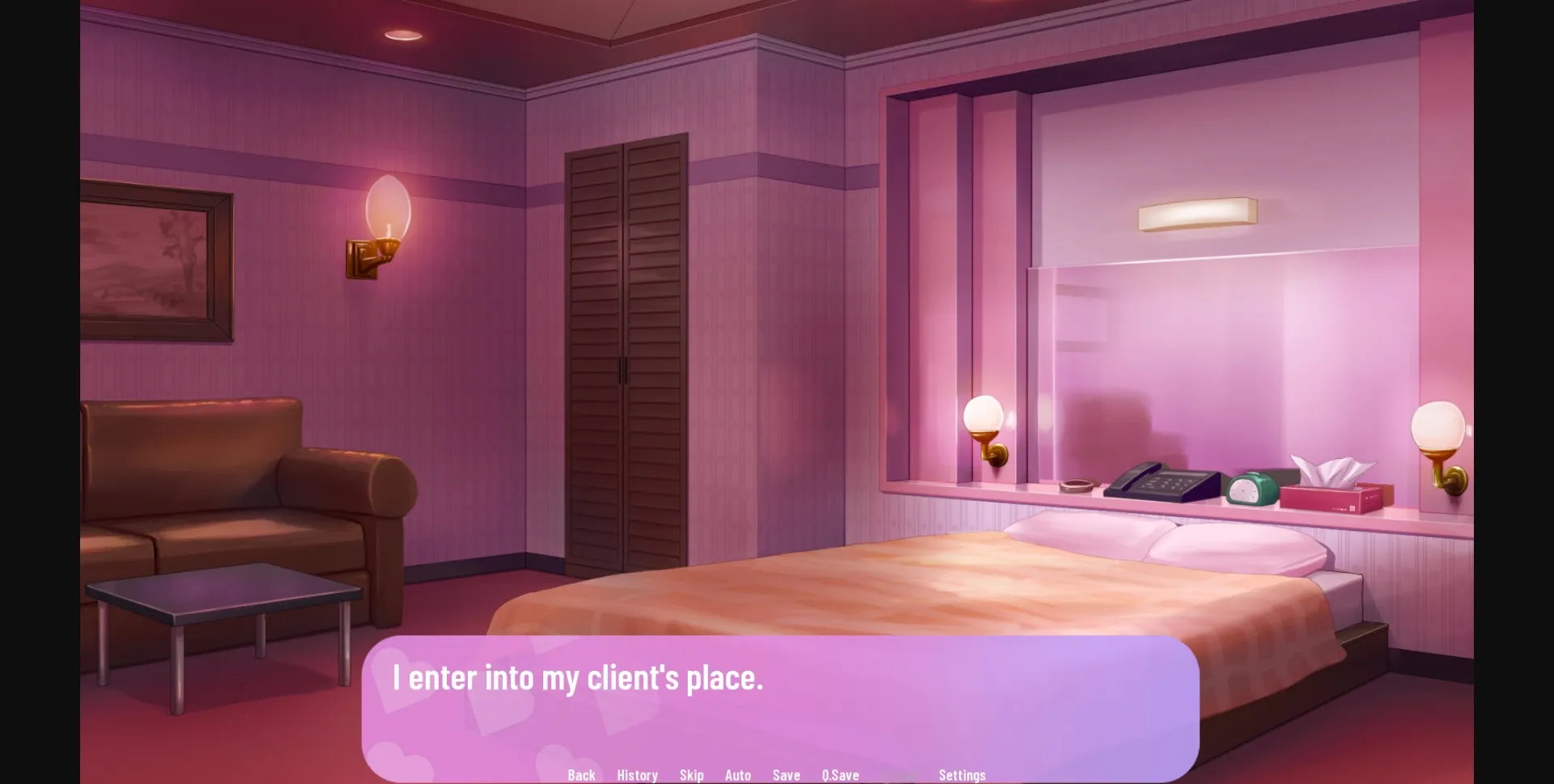Image resolution: width=1554 pixels, height=784 pixels.
Task: Click Back to rewind the dialogue
Action: click(x=581, y=774)
